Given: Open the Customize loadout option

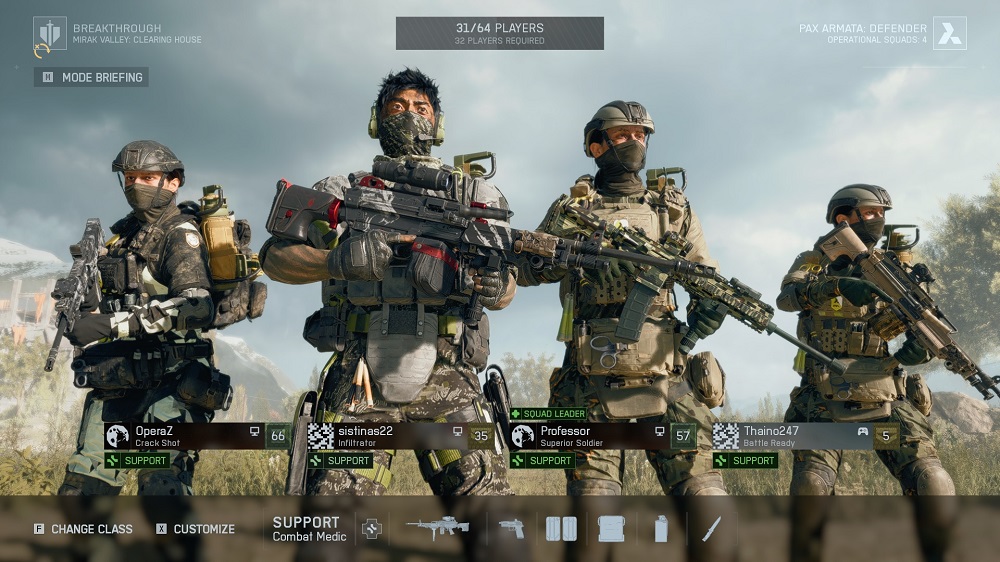Looking at the screenshot, I should point(195,529).
